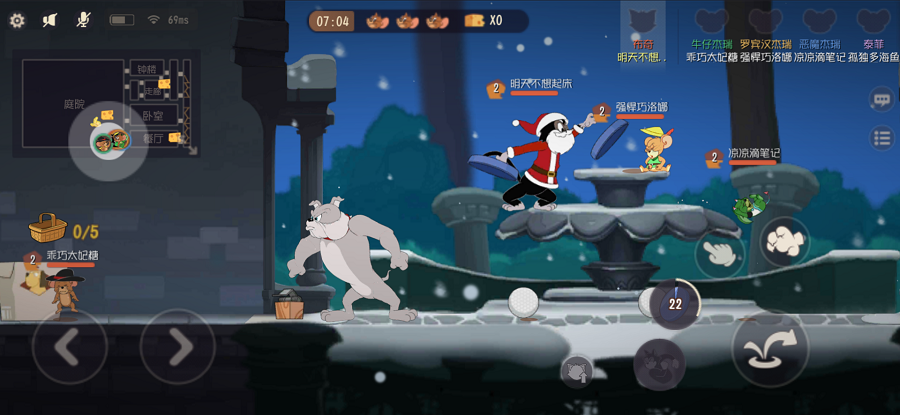Open the chat speech bubble
Viewport: 900px width, 415px height.
tap(881, 99)
